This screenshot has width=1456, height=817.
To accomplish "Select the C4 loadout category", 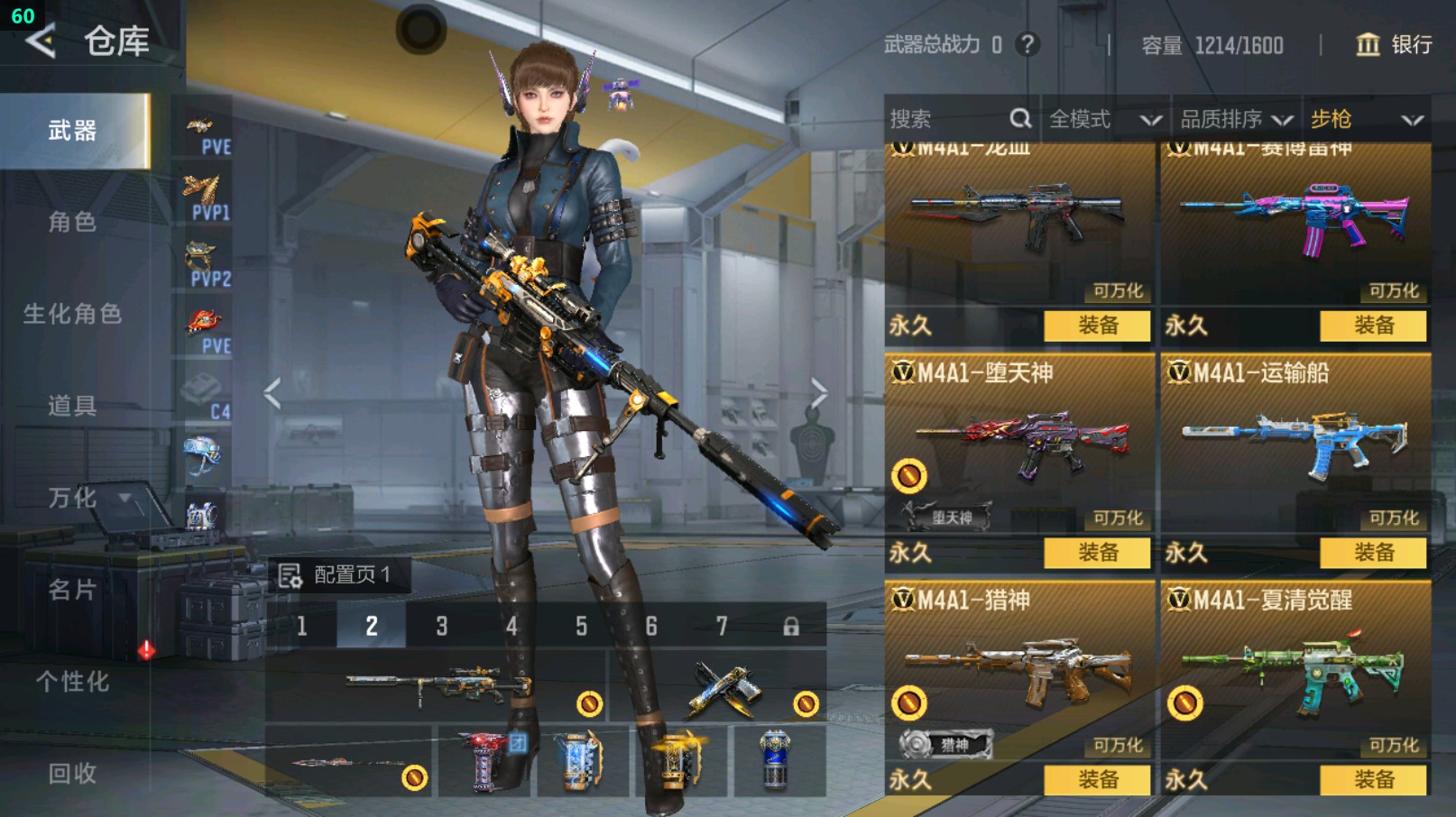I will (206, 398).
